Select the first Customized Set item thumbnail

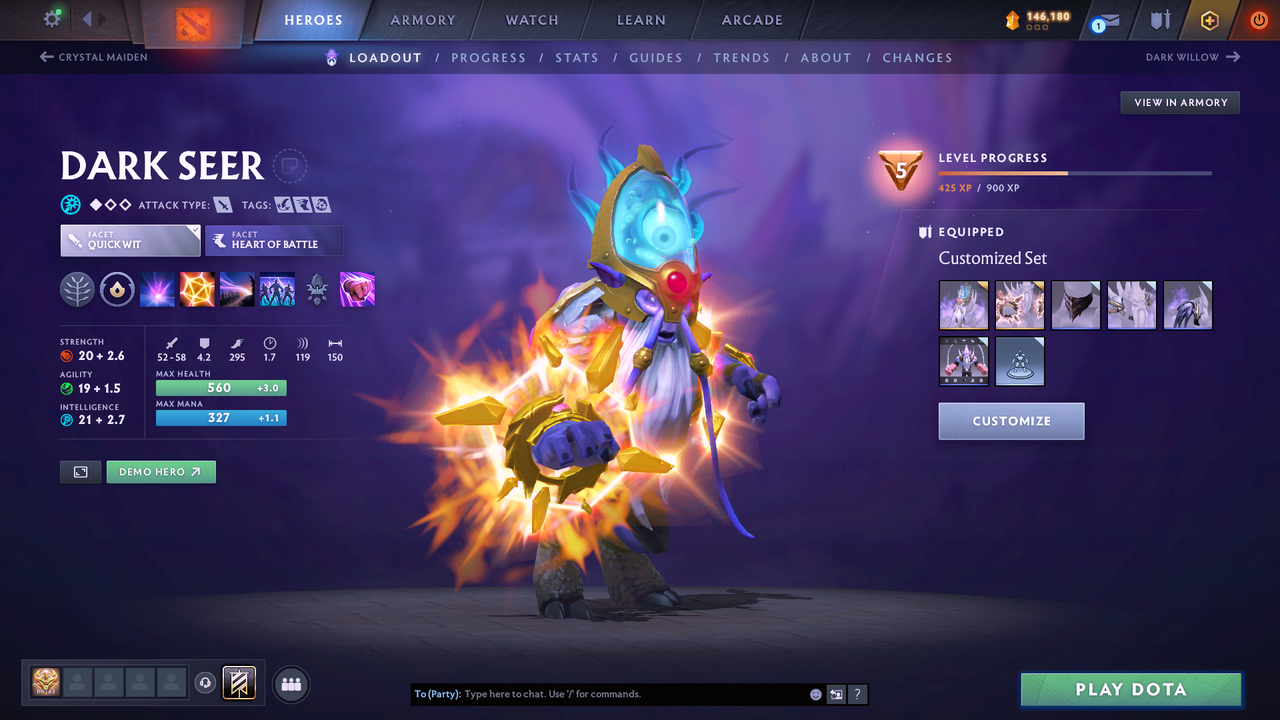click(x=963, y=305)
